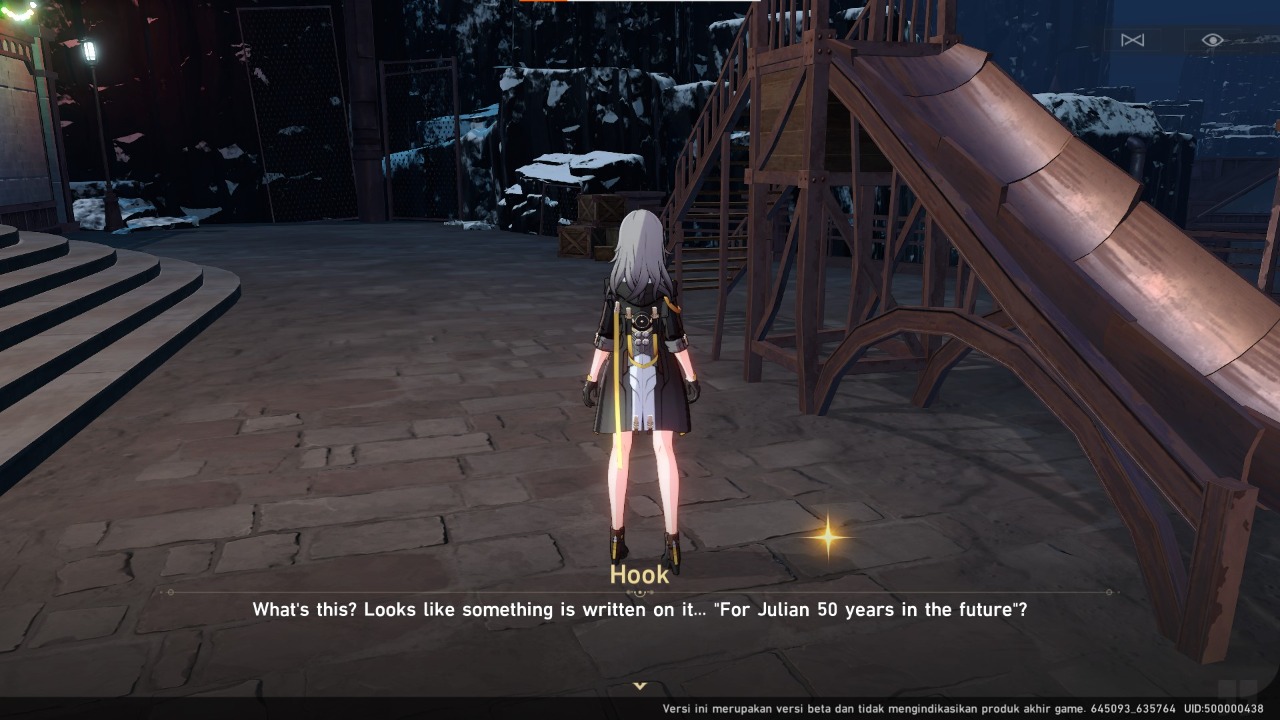
Task: Advance the conversation by clicking the dialogue text
Action: coord(640,609)
